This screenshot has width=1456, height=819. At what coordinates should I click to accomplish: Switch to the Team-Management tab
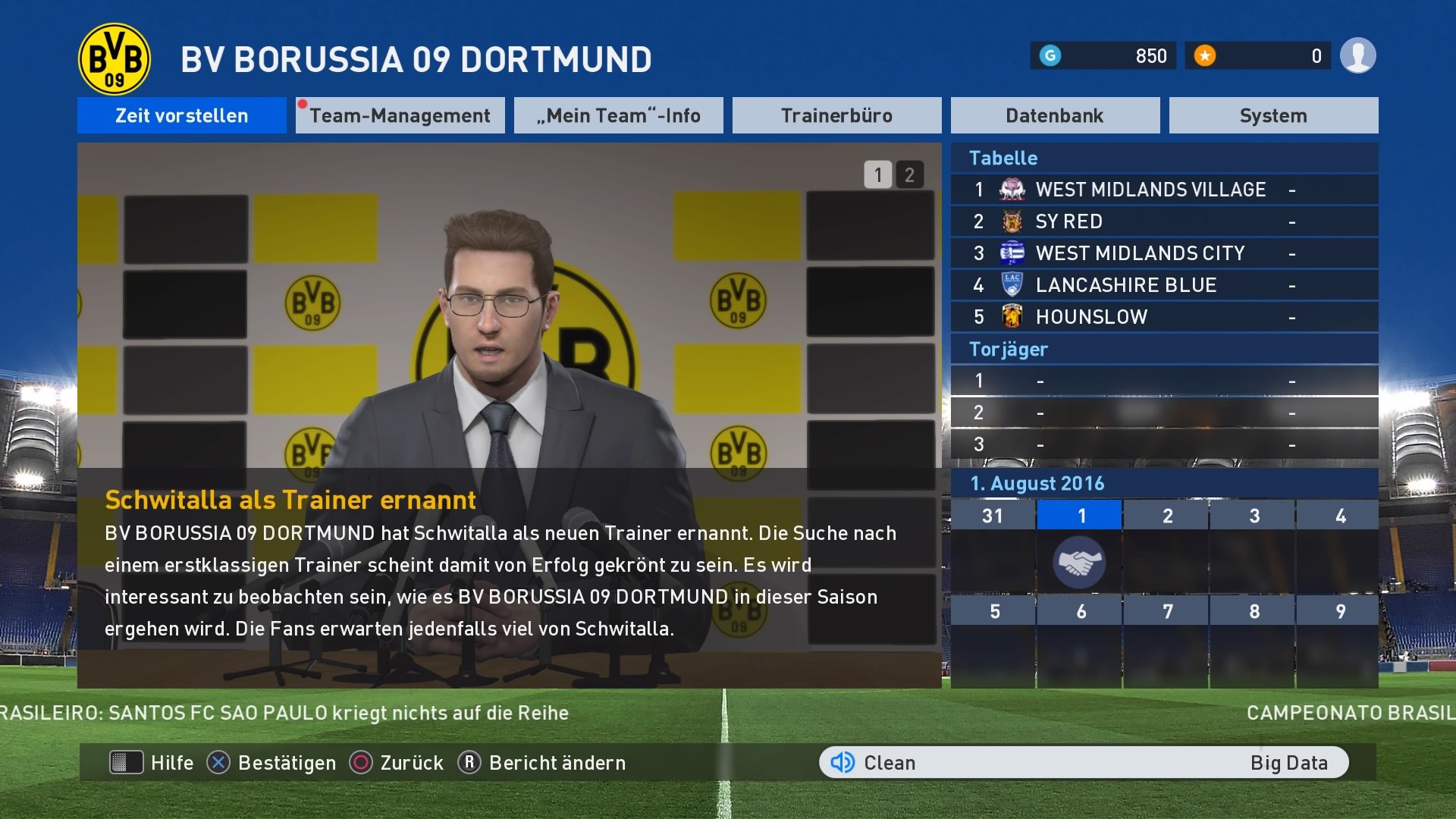[x=400, y=115]
